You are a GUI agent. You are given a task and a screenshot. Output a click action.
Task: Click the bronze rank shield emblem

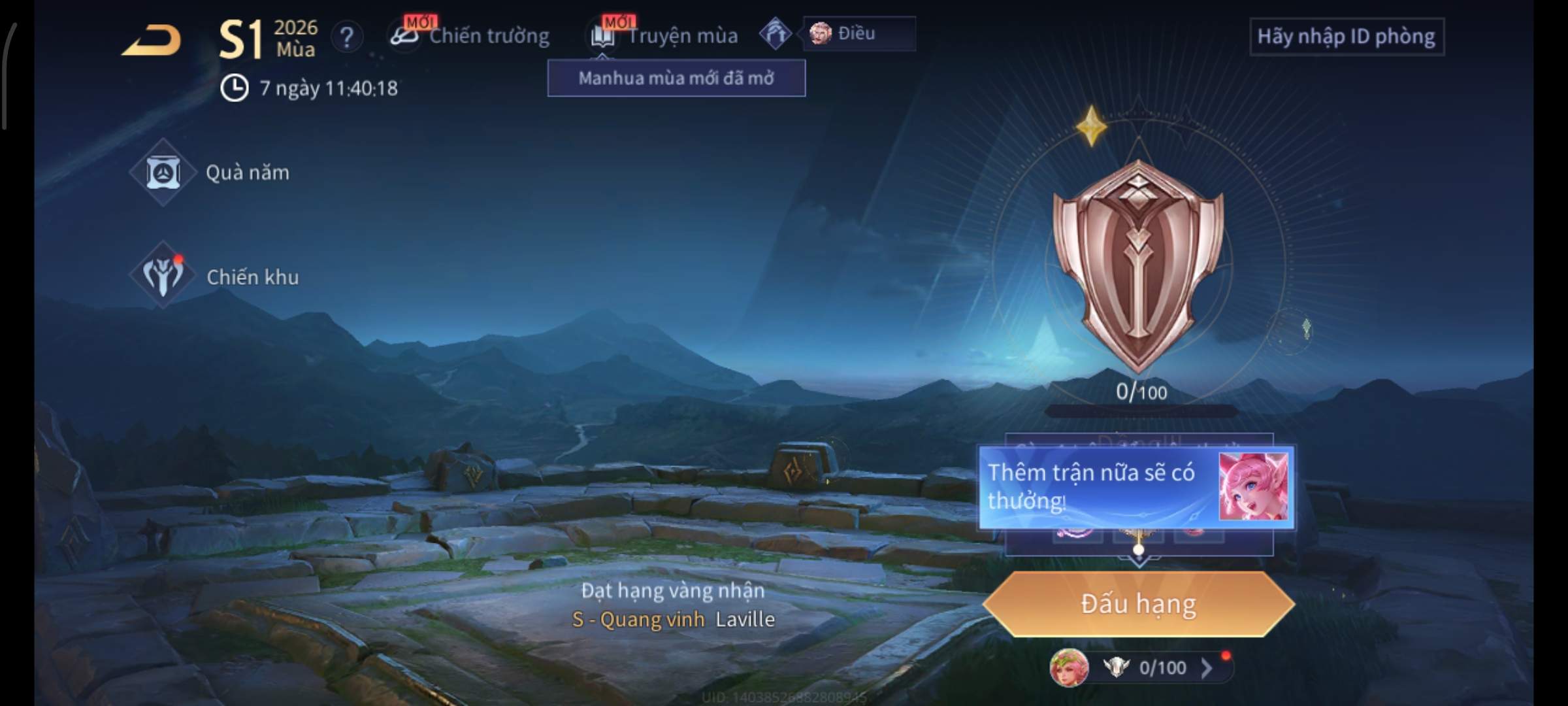pyautogui.click(x=1137, y=265)
